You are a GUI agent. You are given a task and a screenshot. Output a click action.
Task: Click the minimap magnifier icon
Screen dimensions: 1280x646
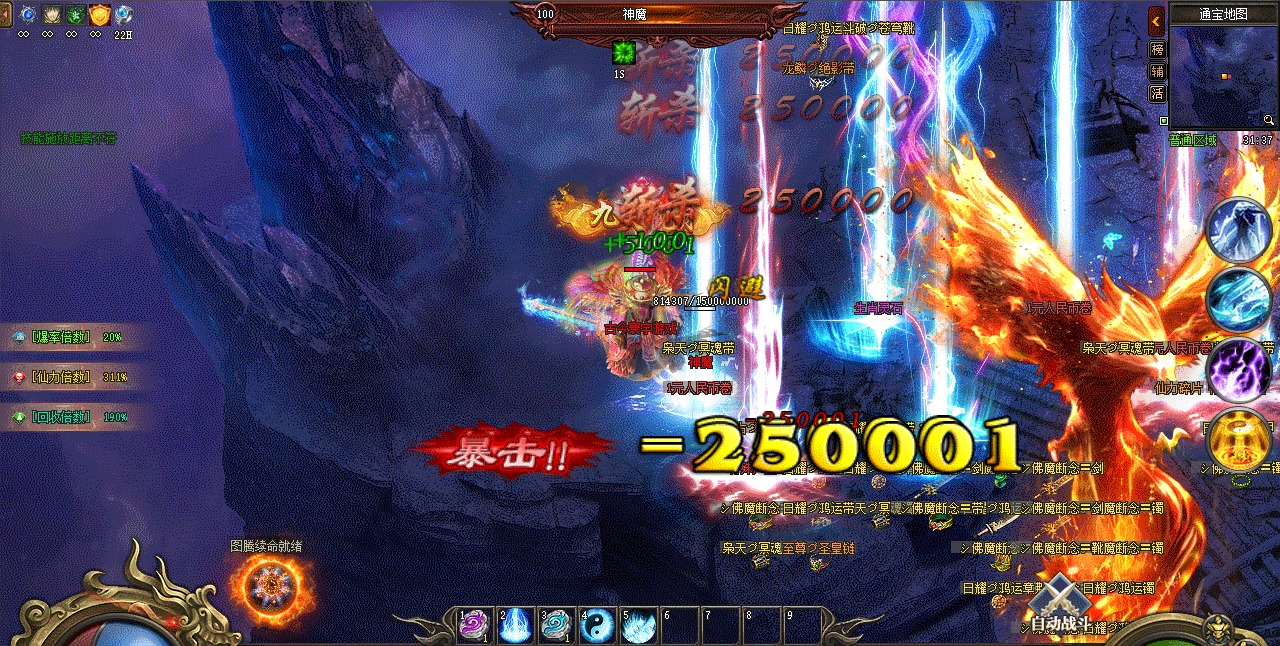(x=1268, y=120)
